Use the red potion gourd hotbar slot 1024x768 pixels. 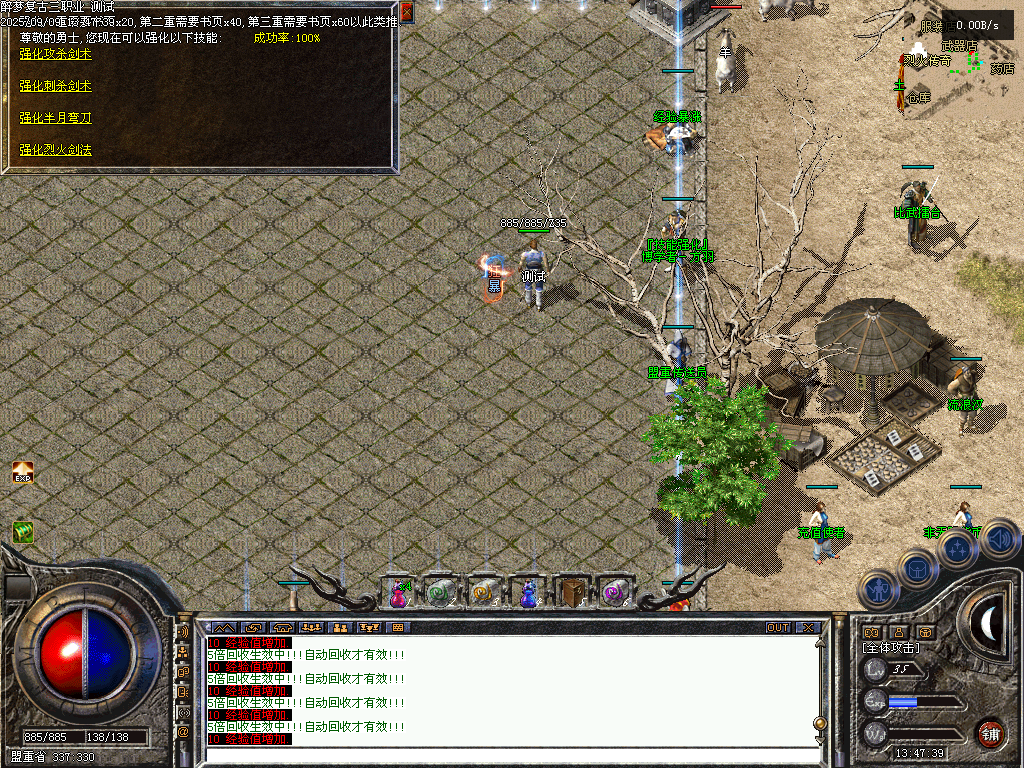pyautogui.click(x=398, y=593)
